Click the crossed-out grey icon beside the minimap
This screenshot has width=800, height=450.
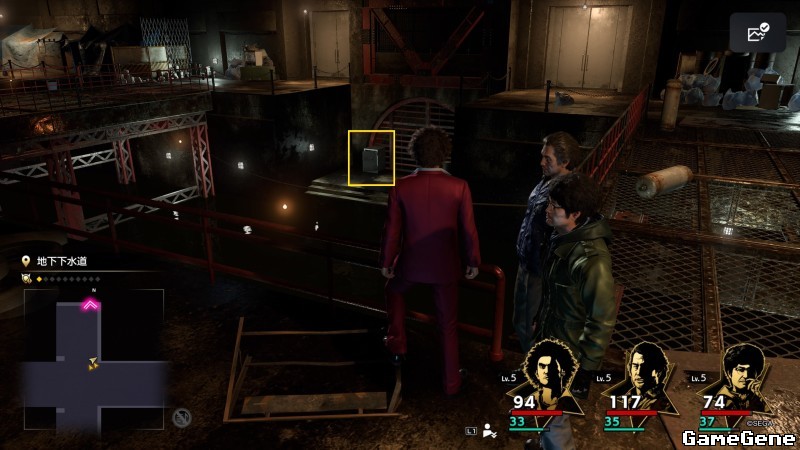[181, 417]
